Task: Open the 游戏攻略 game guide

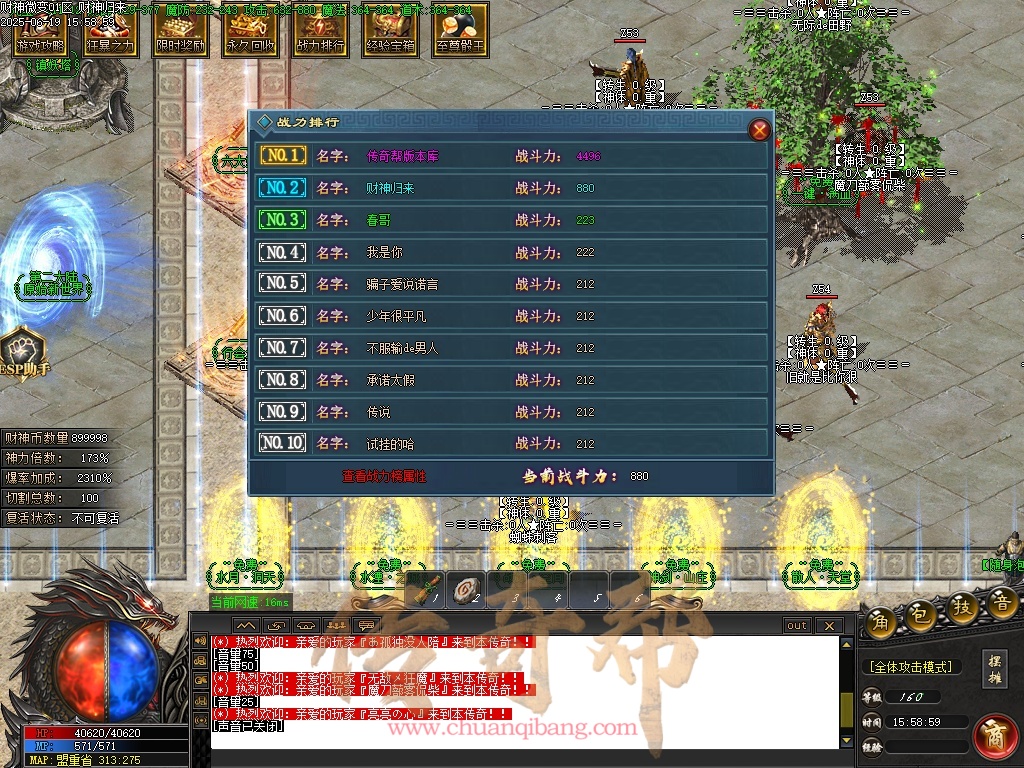Action: (40, 32)
